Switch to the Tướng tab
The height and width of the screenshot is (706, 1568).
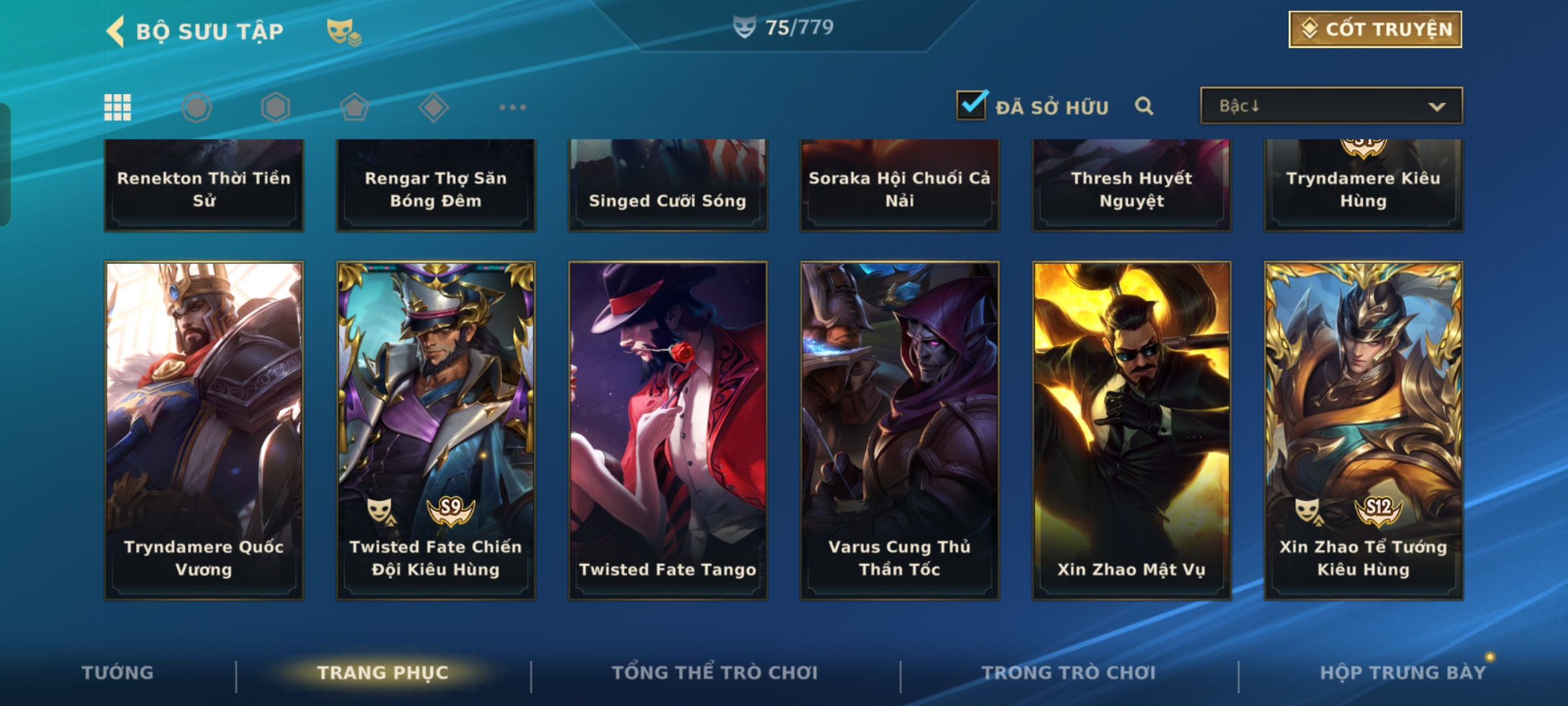click(118, 673)
